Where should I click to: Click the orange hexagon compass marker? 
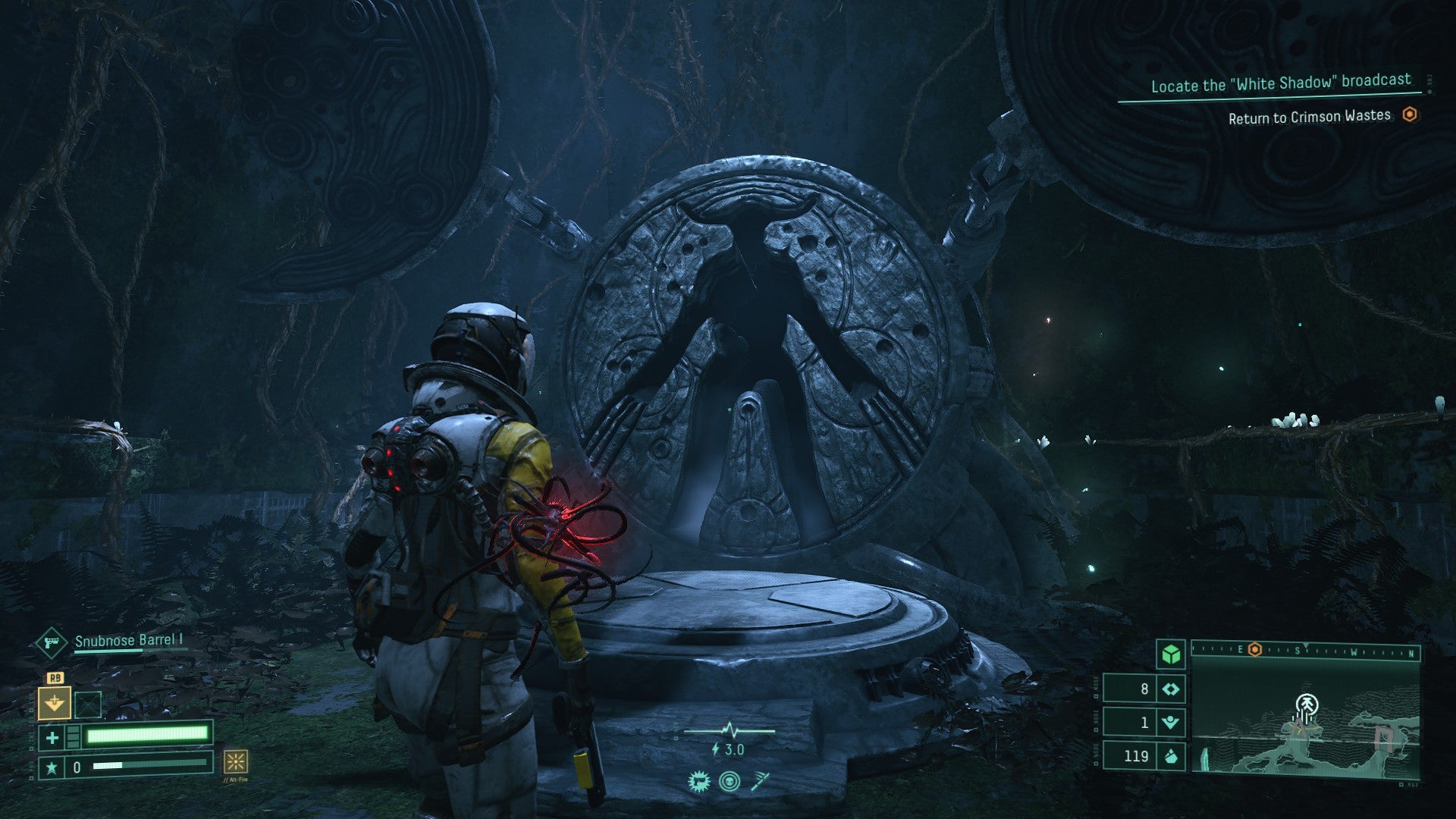coord(1255,650)
